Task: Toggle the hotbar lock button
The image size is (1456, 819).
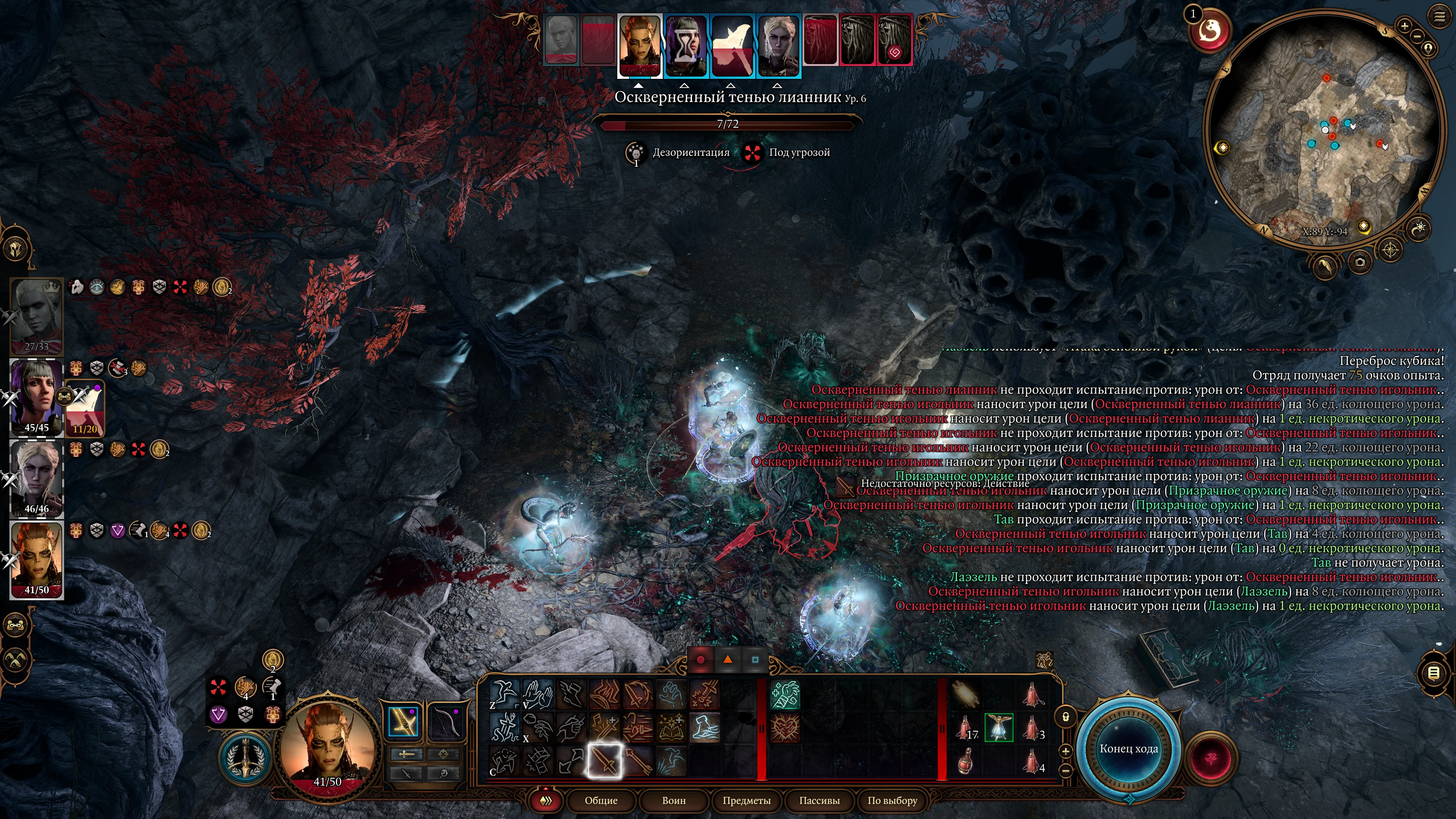Action: pos(1066,717)
